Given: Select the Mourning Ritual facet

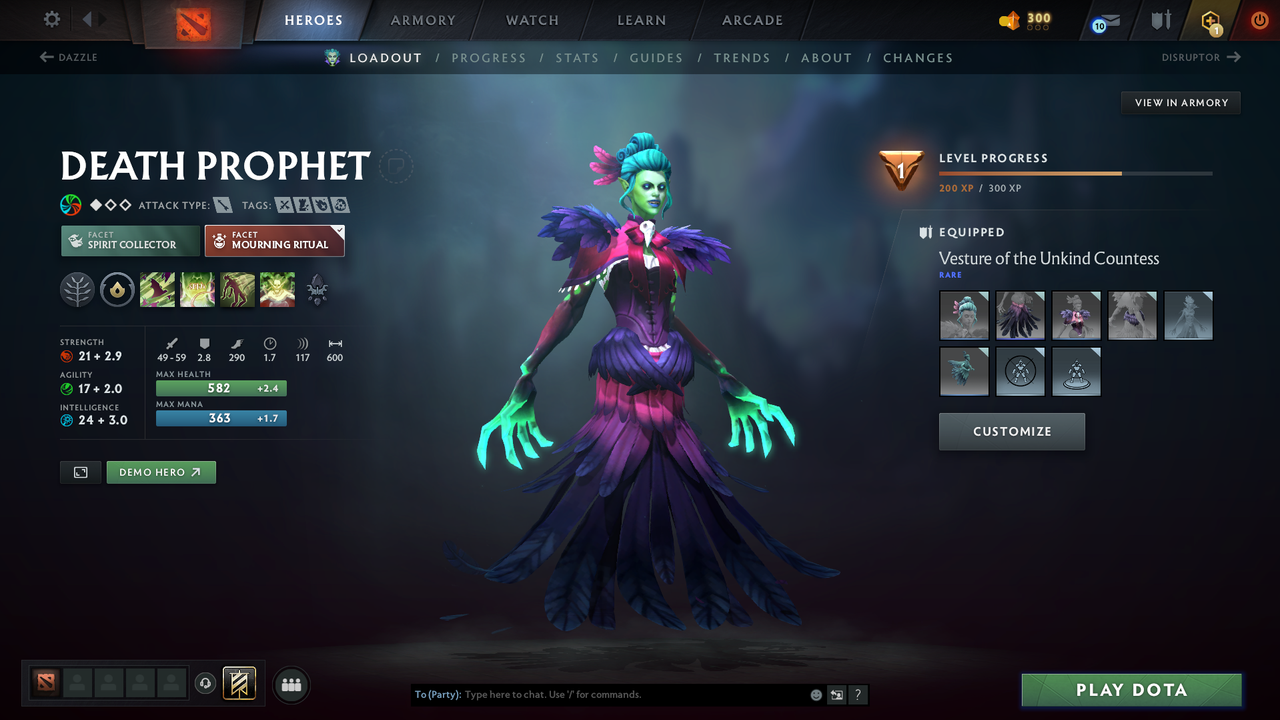Looking at the screenshot, I should (274, 240).
